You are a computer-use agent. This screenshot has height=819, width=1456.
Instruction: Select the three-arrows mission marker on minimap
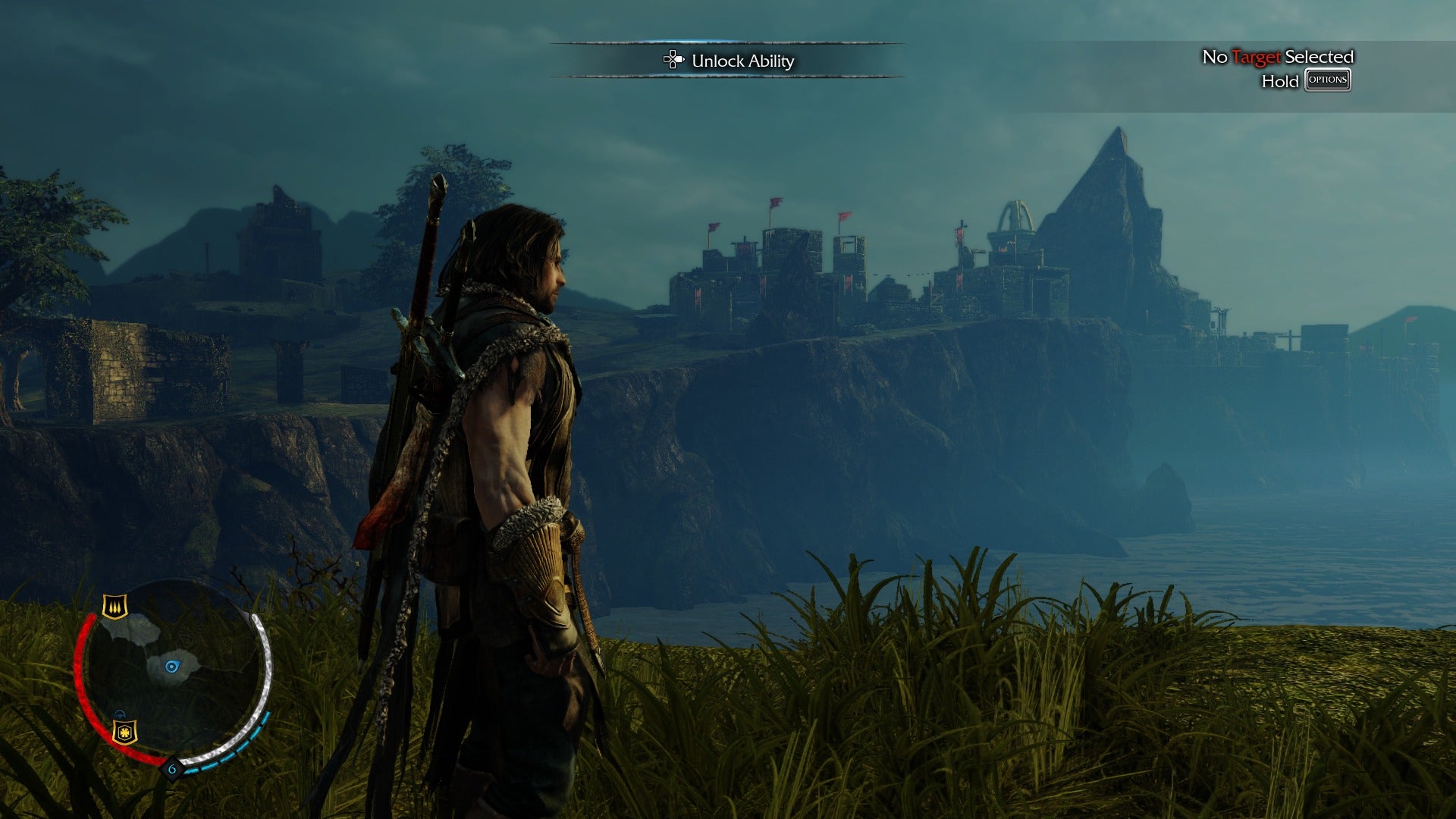tap(115, 607)
